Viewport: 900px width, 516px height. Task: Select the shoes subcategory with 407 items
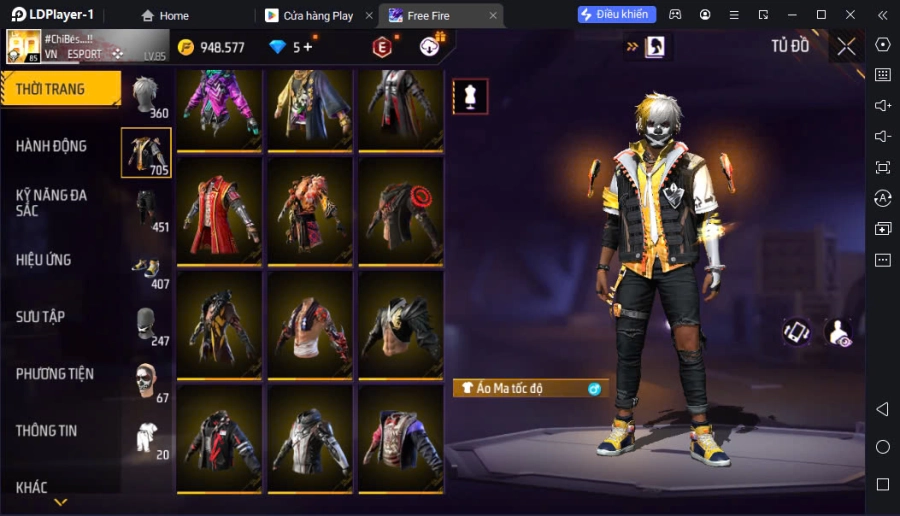click(x=146, y=268)
